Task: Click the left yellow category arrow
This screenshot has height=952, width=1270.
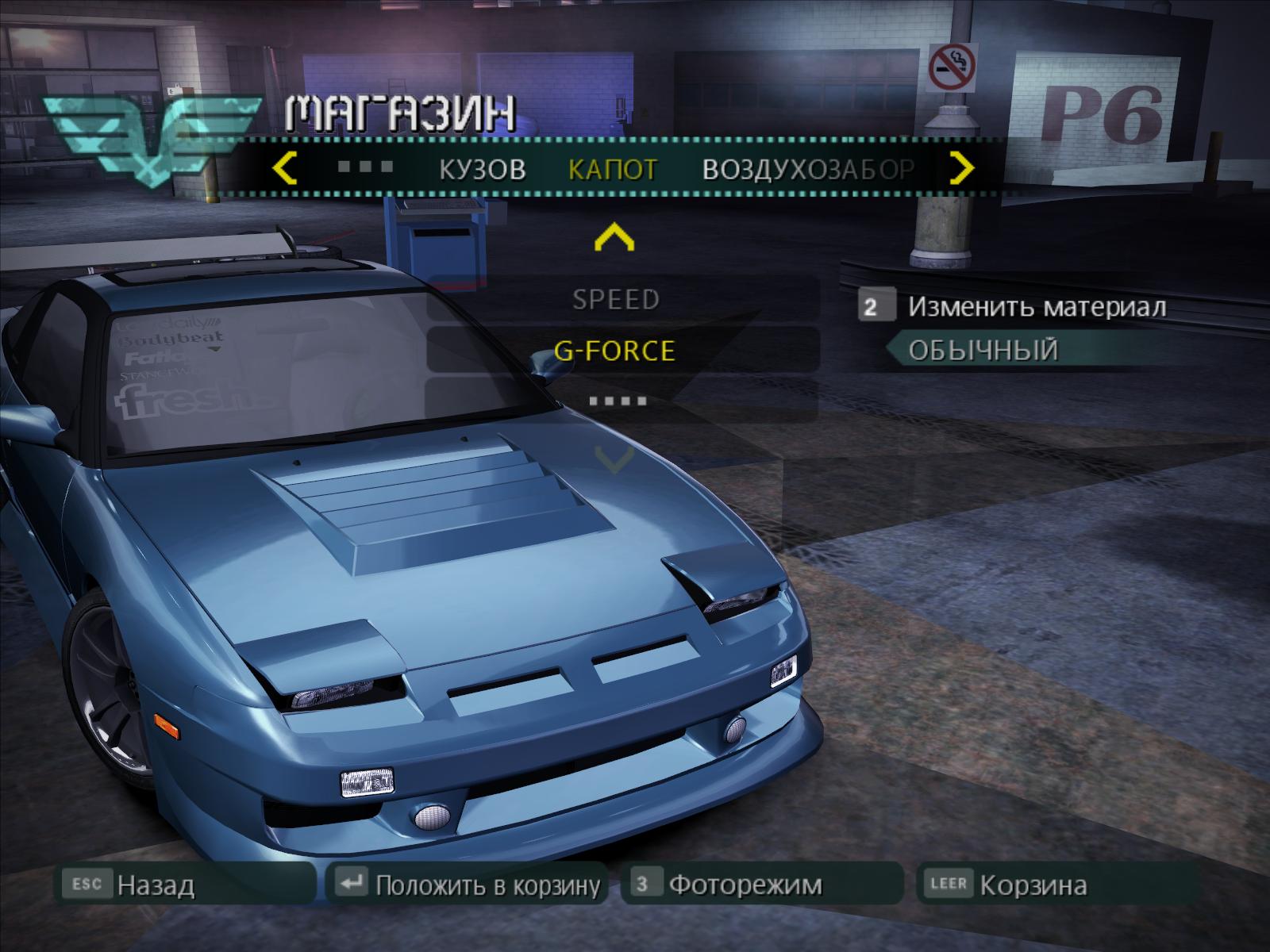Action: (x=284, y=168)
